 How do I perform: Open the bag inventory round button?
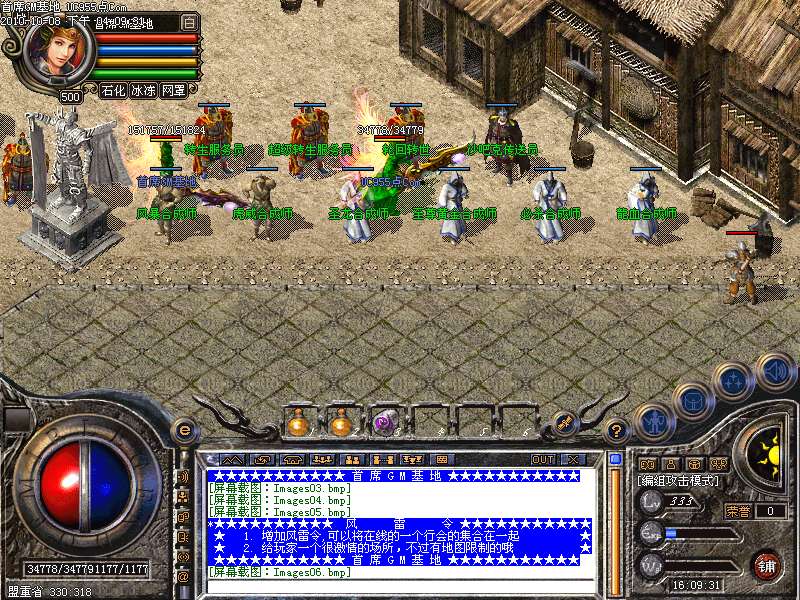tap(692, 402)
